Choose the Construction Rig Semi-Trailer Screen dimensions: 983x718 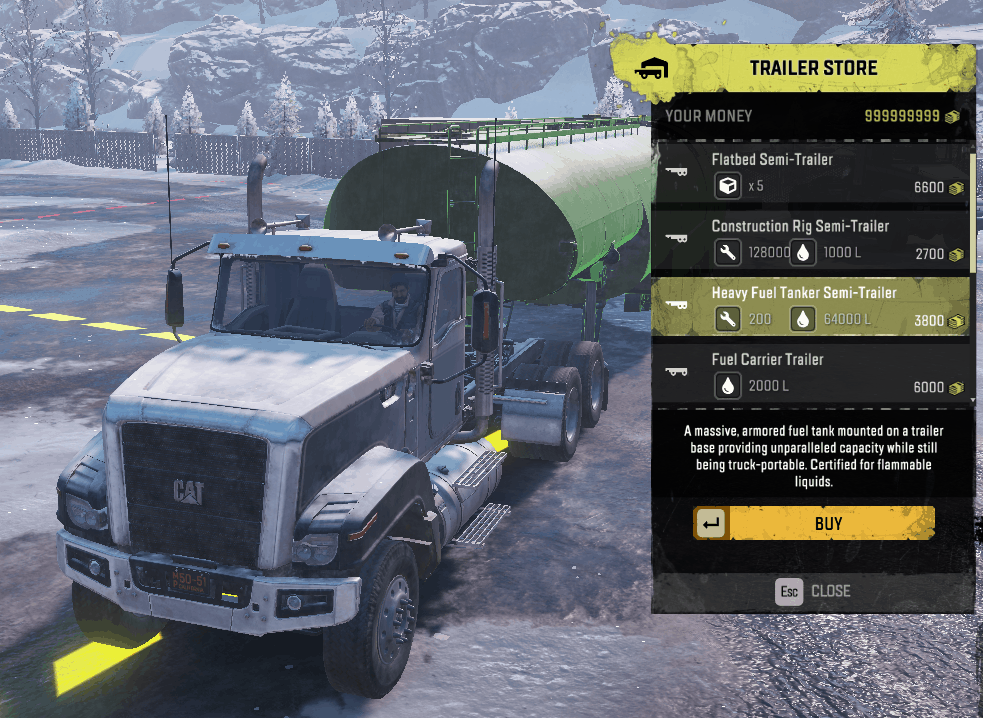[x=810, y=240]
